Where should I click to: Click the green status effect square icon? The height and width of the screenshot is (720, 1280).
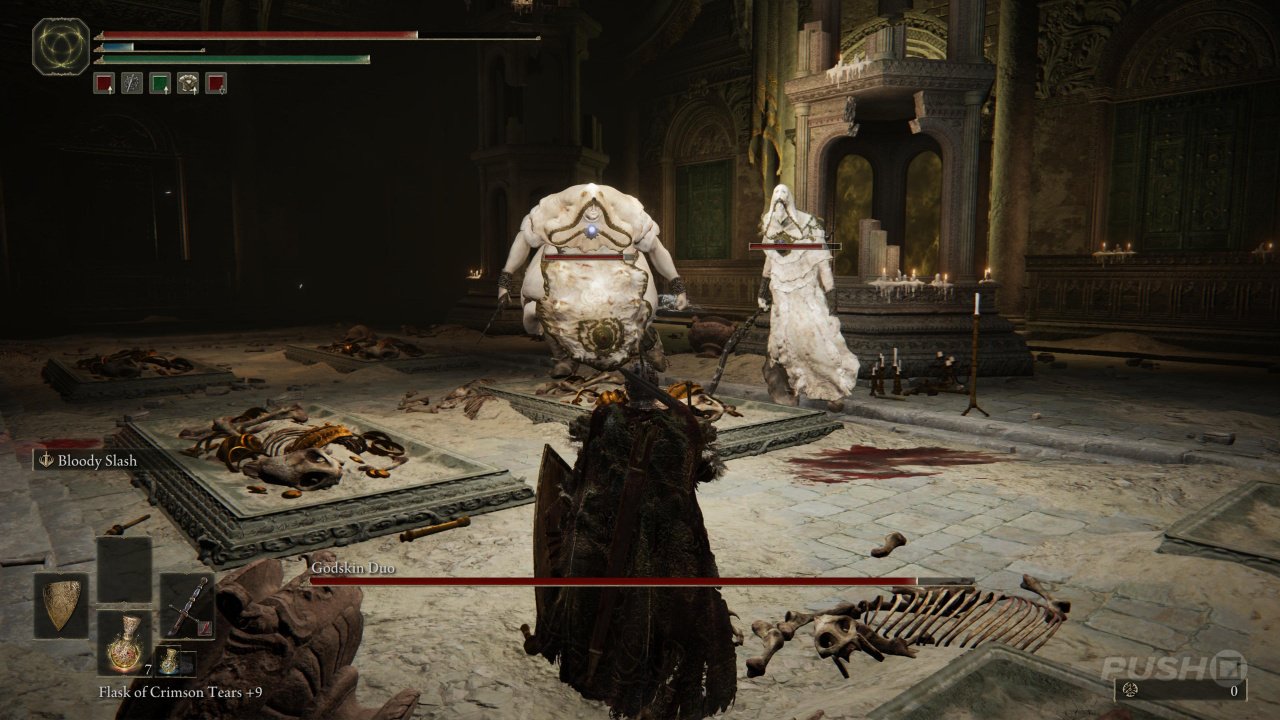pyautogui.click(x=161, y=82)
